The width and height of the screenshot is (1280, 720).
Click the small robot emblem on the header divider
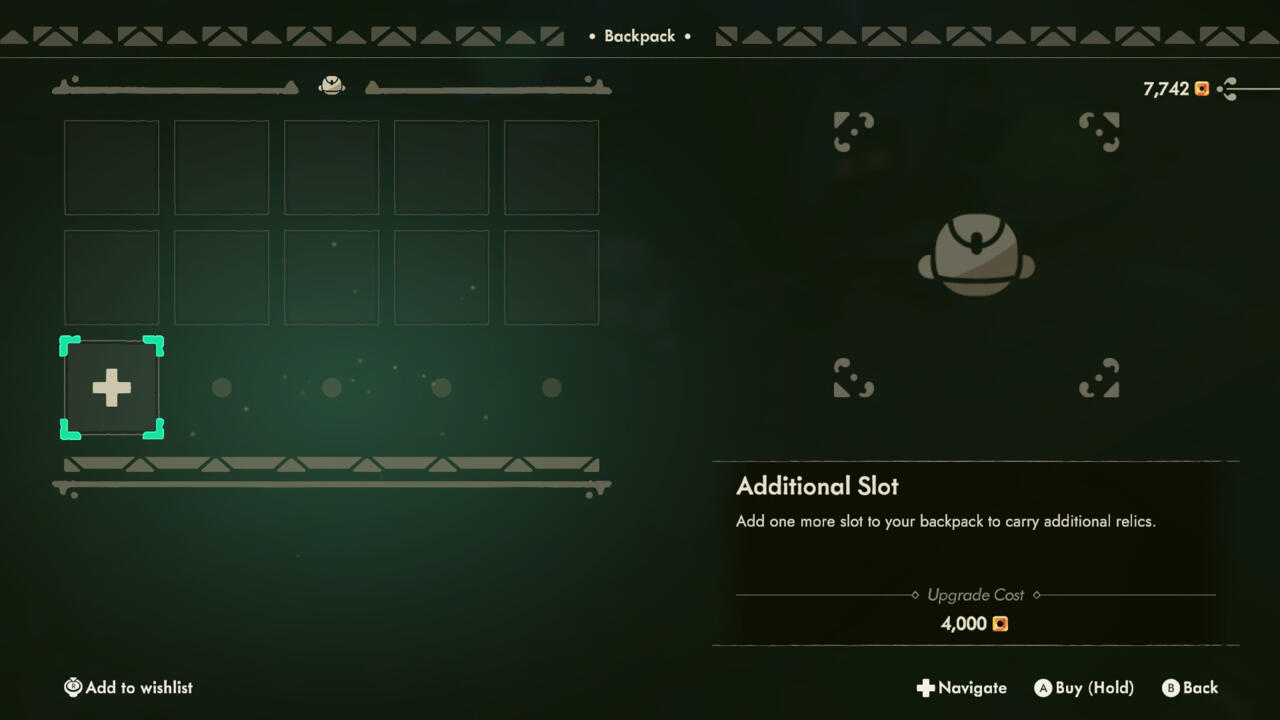click(x=331, y=84)
